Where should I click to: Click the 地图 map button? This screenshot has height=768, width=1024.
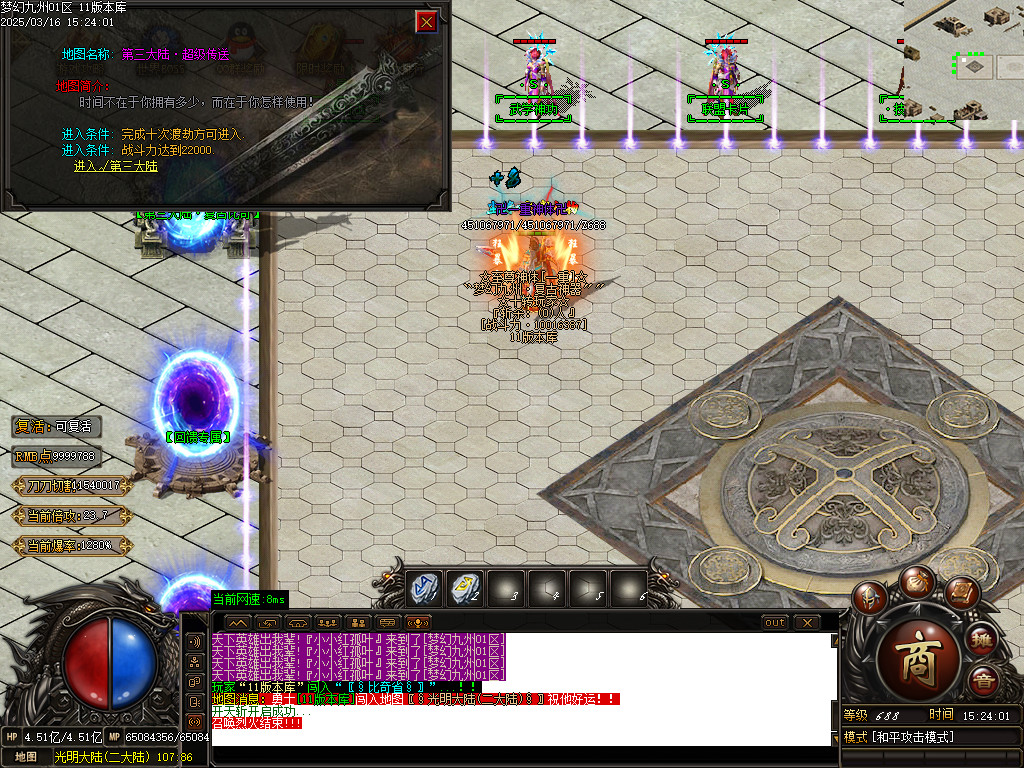pos(26,757)
